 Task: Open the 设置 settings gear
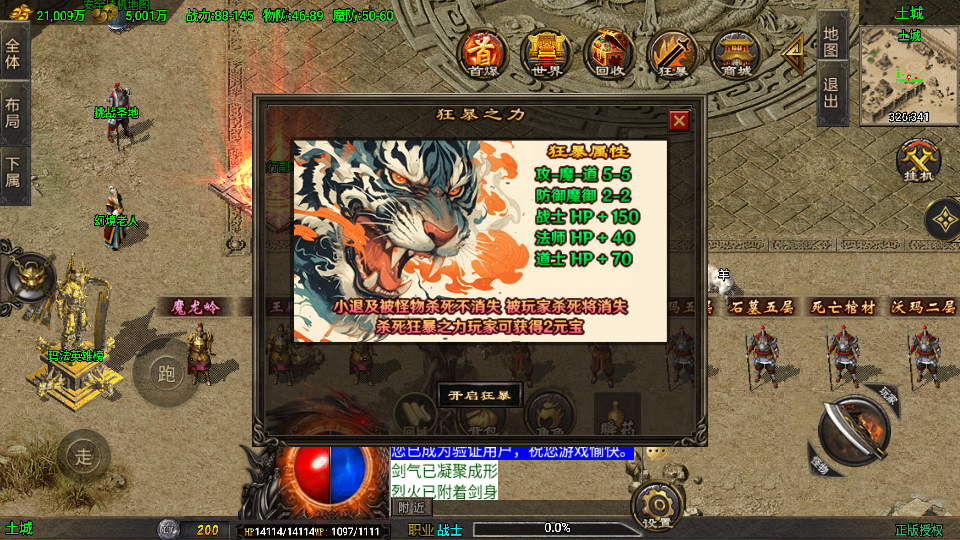pyautogui.click(x=657, y=505)
